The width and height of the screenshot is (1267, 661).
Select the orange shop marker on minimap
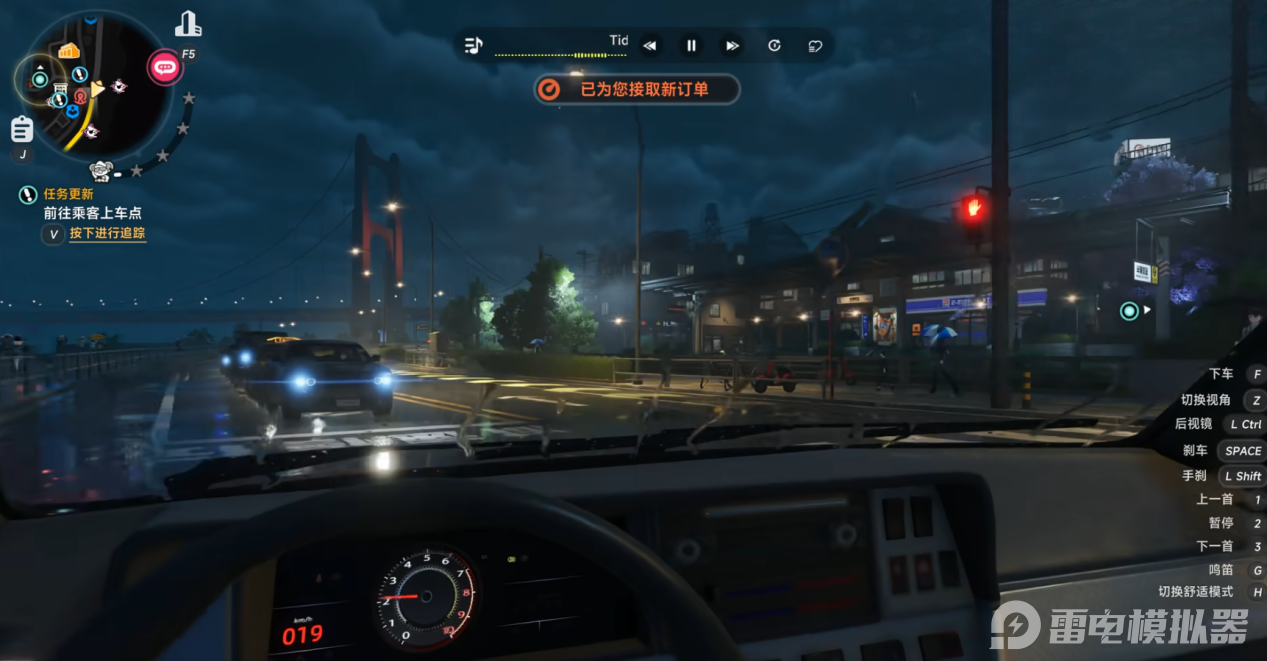68,51
